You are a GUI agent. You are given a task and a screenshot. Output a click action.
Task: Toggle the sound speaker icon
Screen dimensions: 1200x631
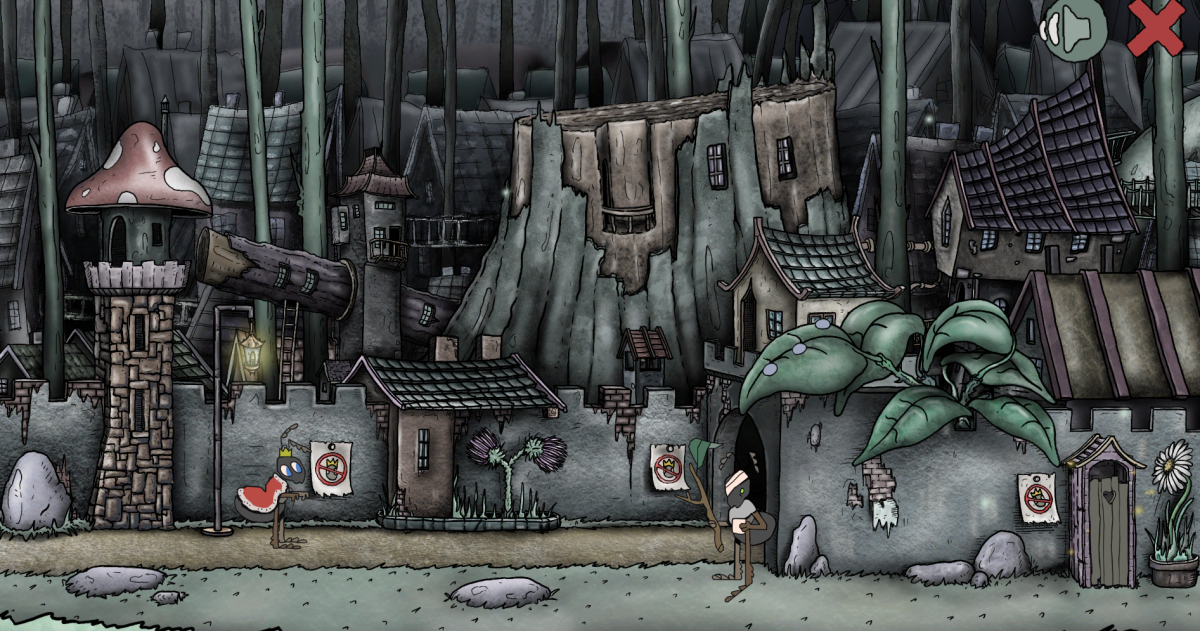1073,29
